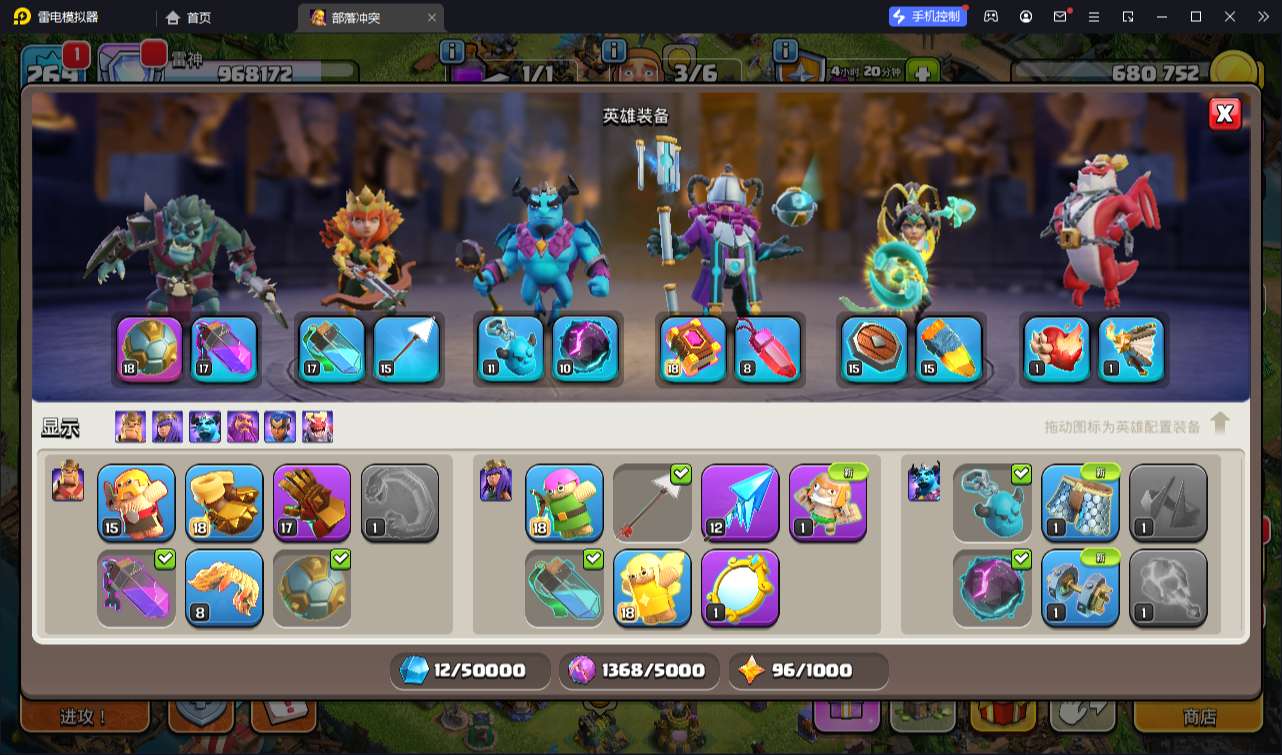Select the equipped red heart equipment slot
Image resolution: width=1282 pixels, height=755 pixels.
click(x=1056, y=349)
